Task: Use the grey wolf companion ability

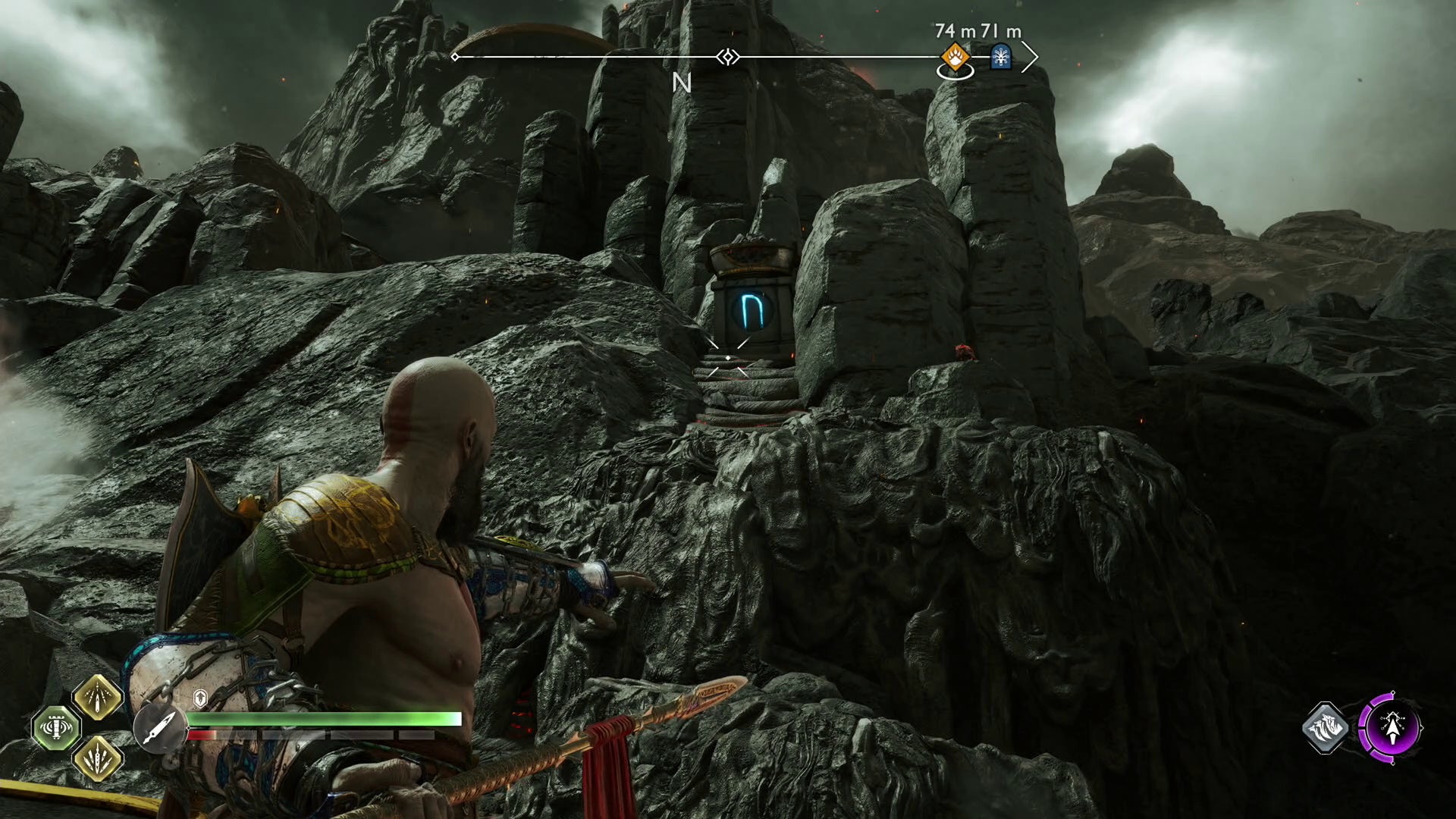Action: pos(1326,728)
